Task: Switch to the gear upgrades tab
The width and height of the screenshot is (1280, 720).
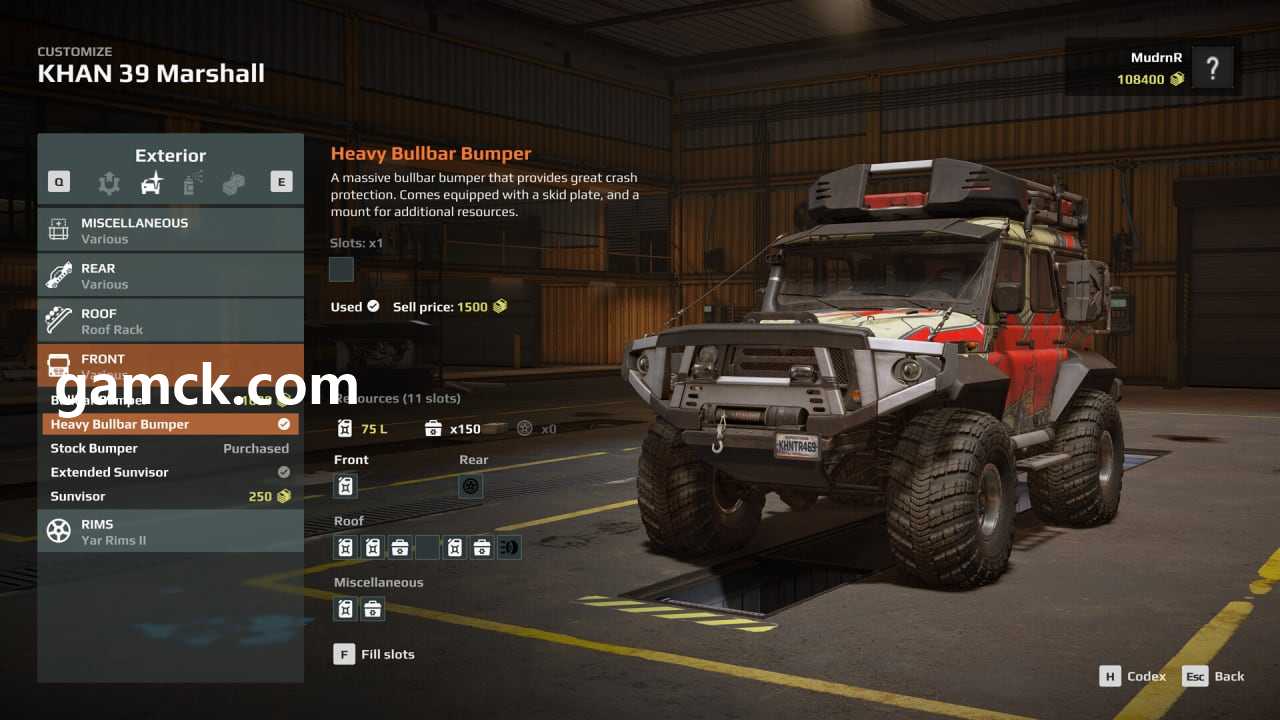Action: [x=109, y=183]
